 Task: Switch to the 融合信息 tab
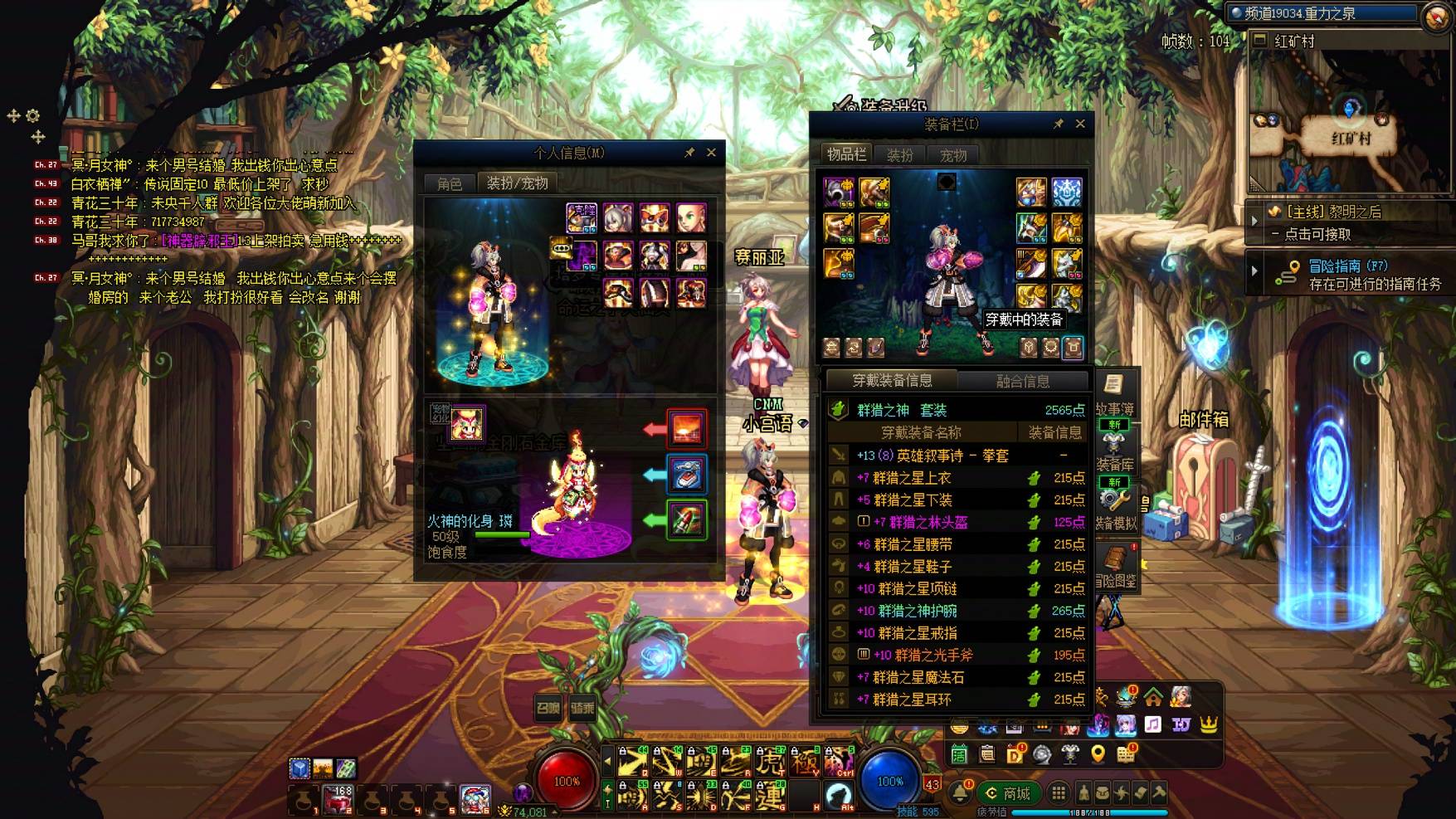pyautogui.click(x=1023, y=382)
